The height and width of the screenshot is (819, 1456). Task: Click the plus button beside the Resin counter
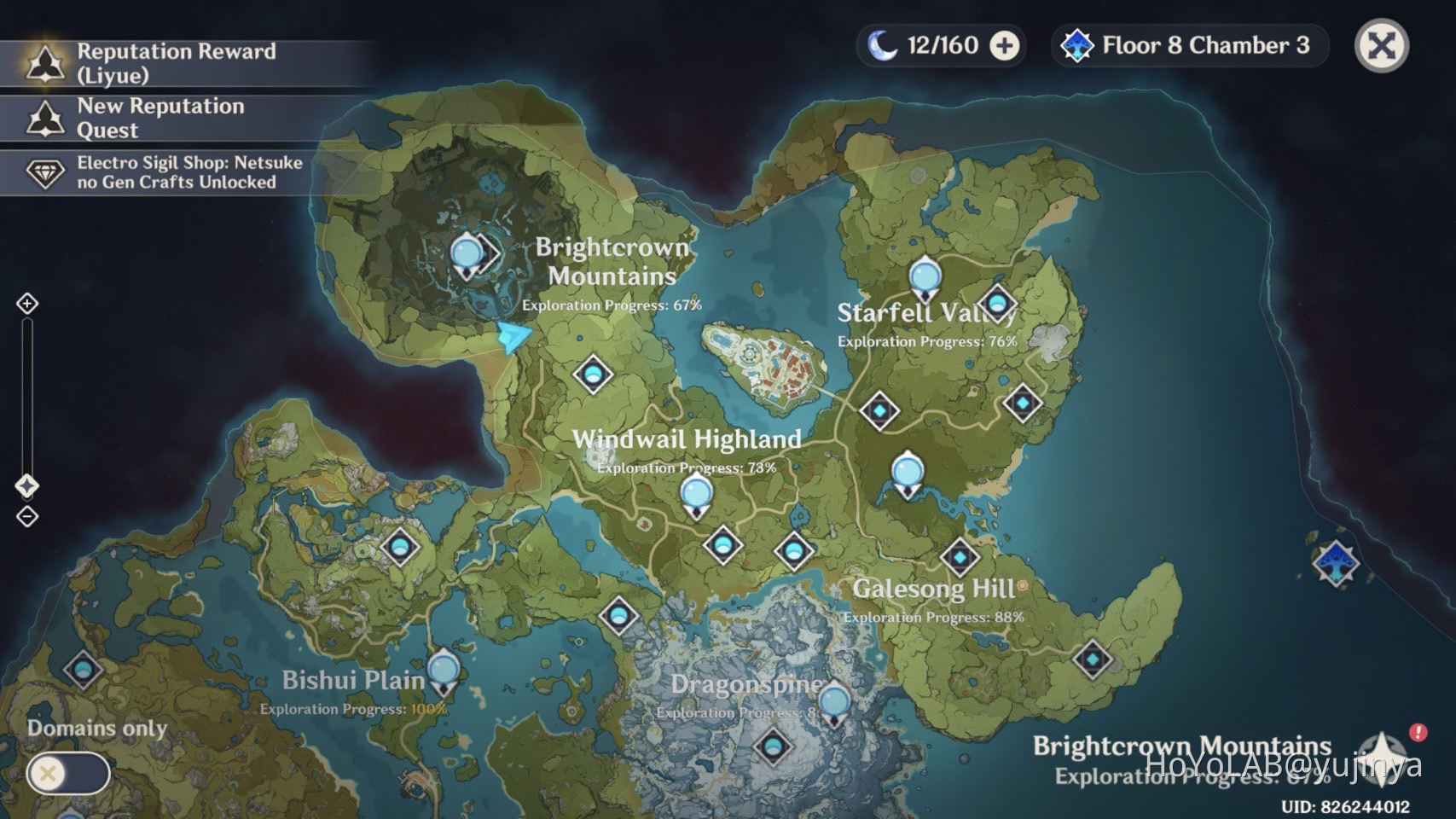tap(1004, 44)
